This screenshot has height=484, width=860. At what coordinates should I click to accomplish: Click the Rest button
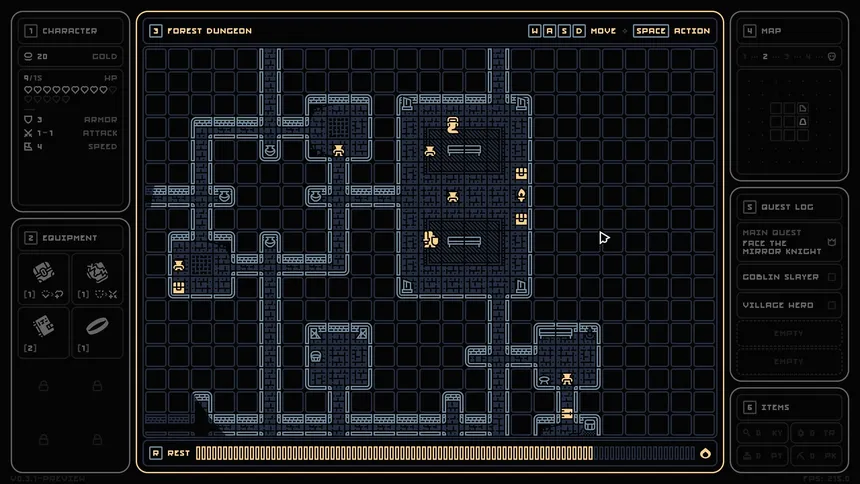point(170,453)
